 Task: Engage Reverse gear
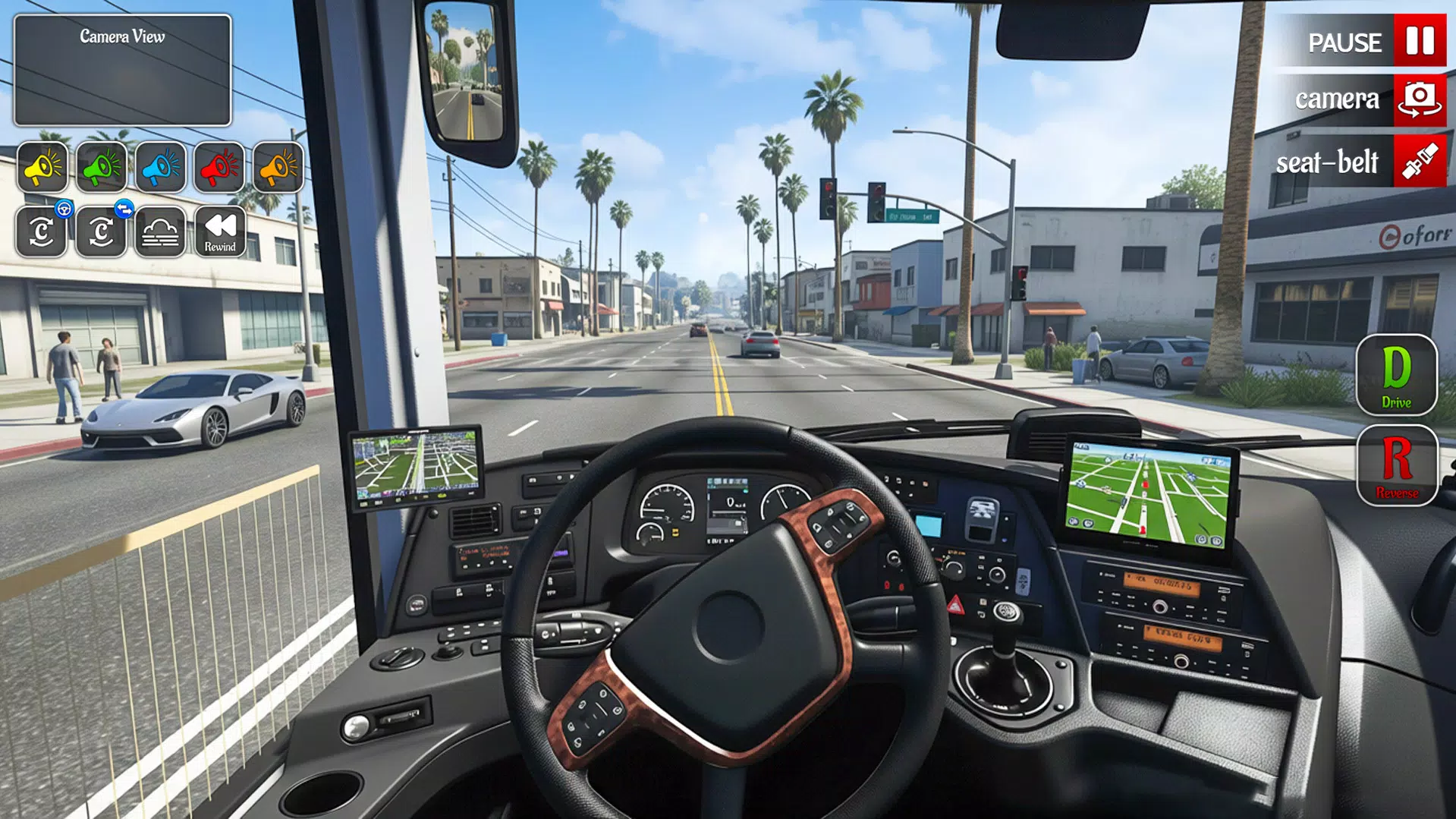click(1397, 466)
